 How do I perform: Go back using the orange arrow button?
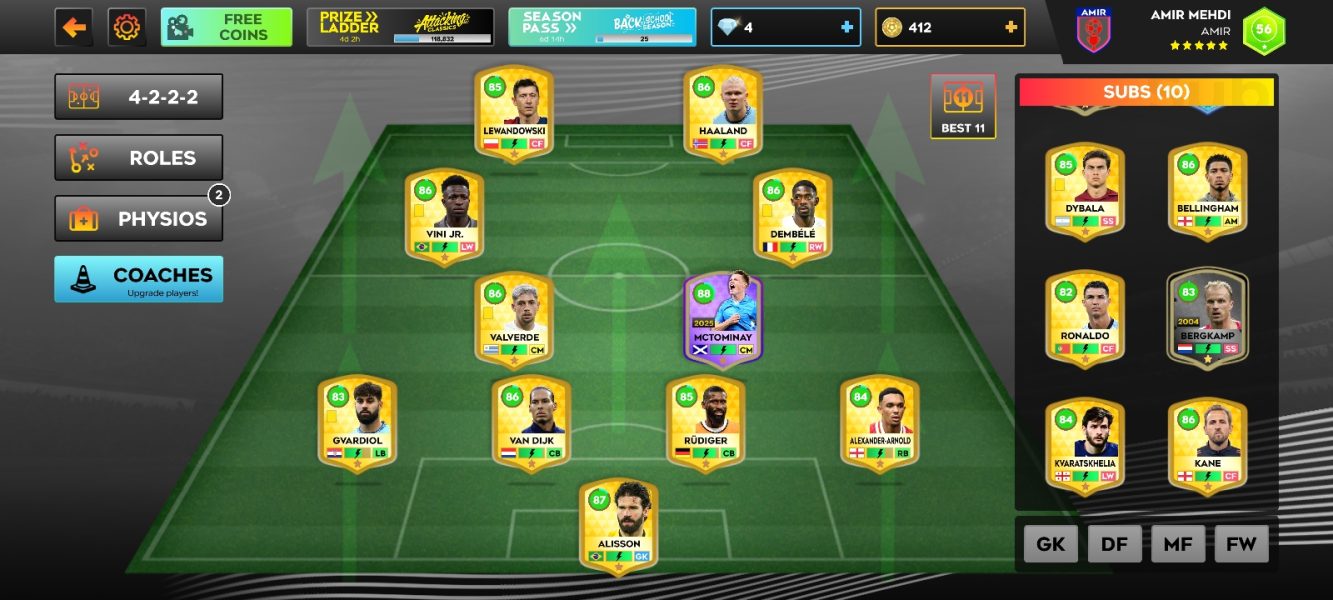click(74, 27)
